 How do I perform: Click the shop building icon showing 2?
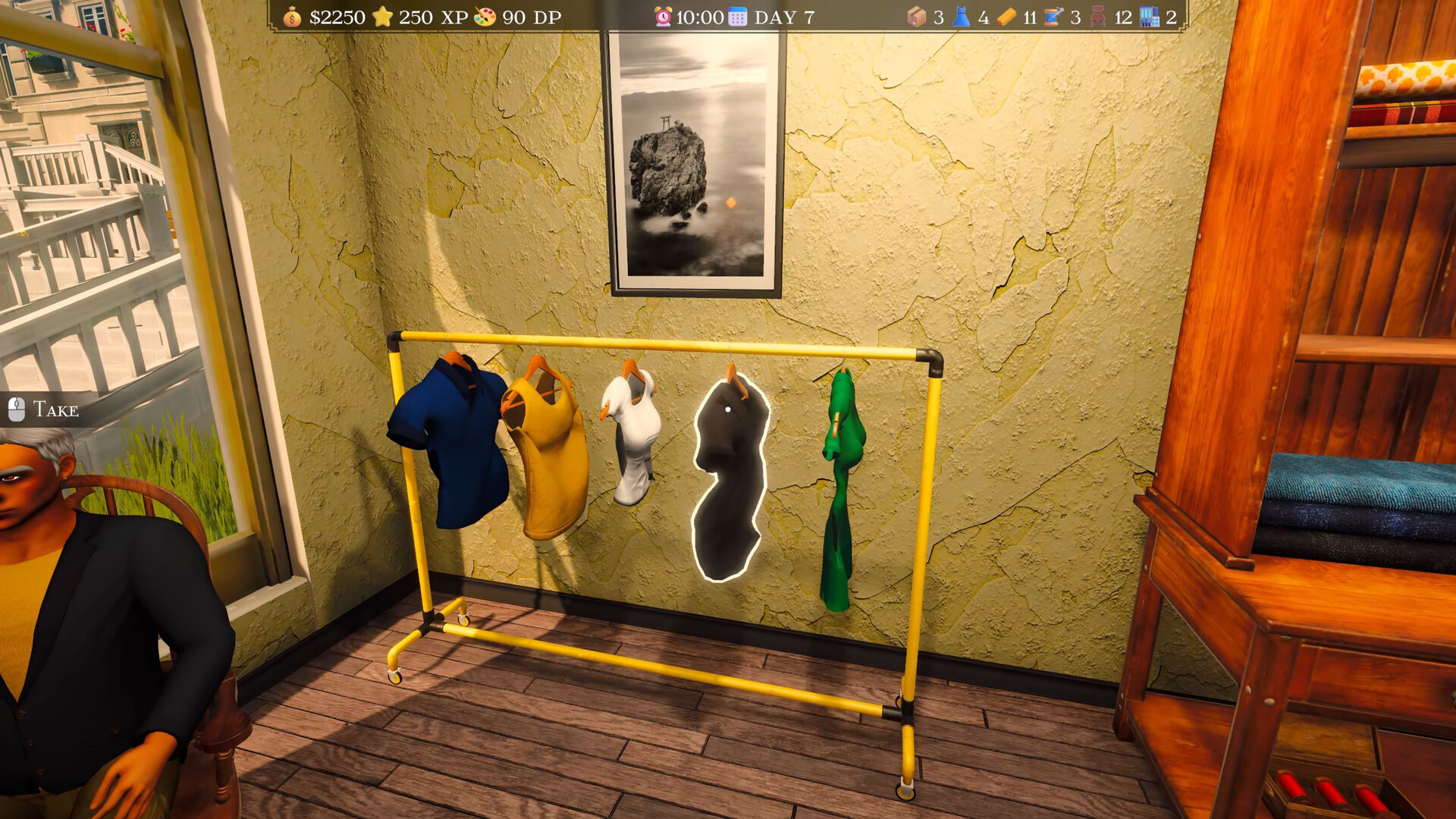[x=1149, y=16]
